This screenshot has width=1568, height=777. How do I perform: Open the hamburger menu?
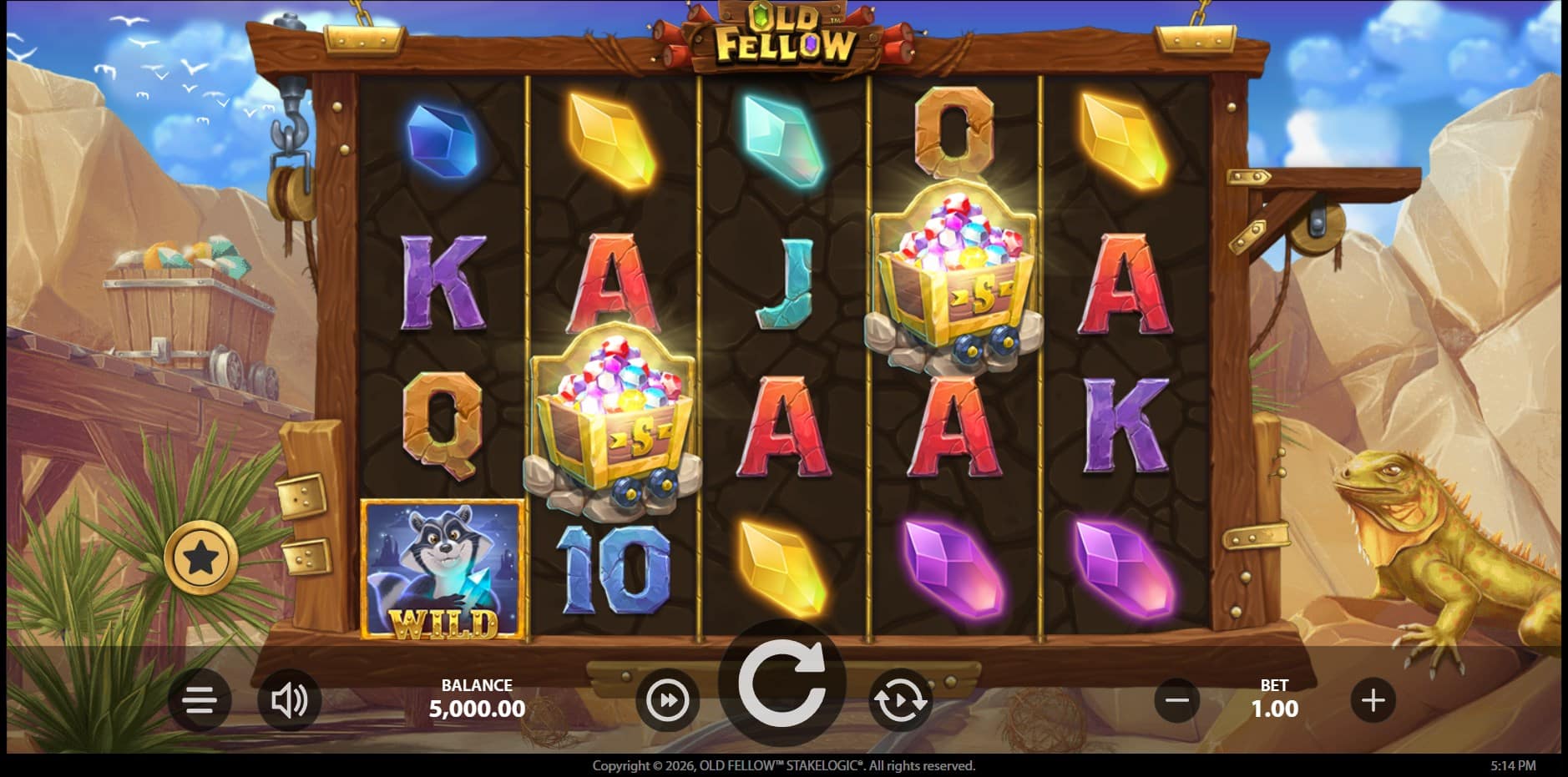pyautogui.click(x=200, y=699)
